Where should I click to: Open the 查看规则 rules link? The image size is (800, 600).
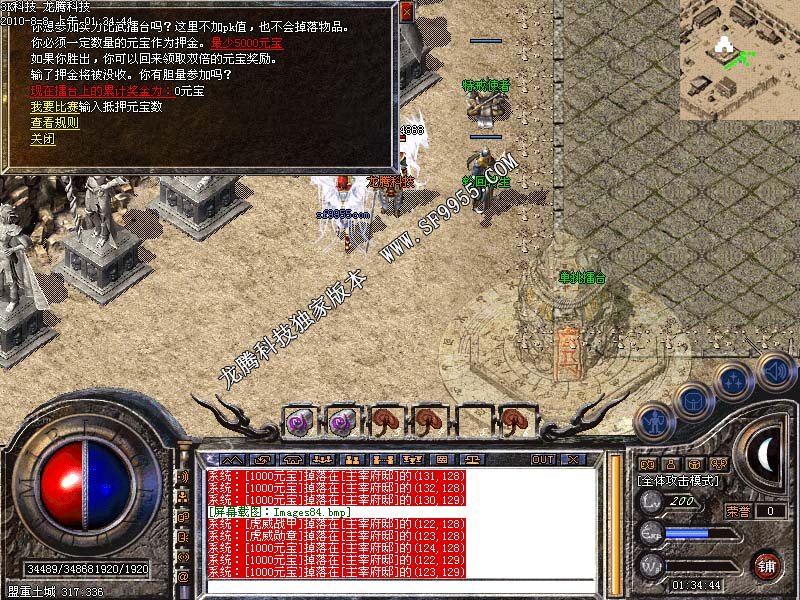coord(54,122)
